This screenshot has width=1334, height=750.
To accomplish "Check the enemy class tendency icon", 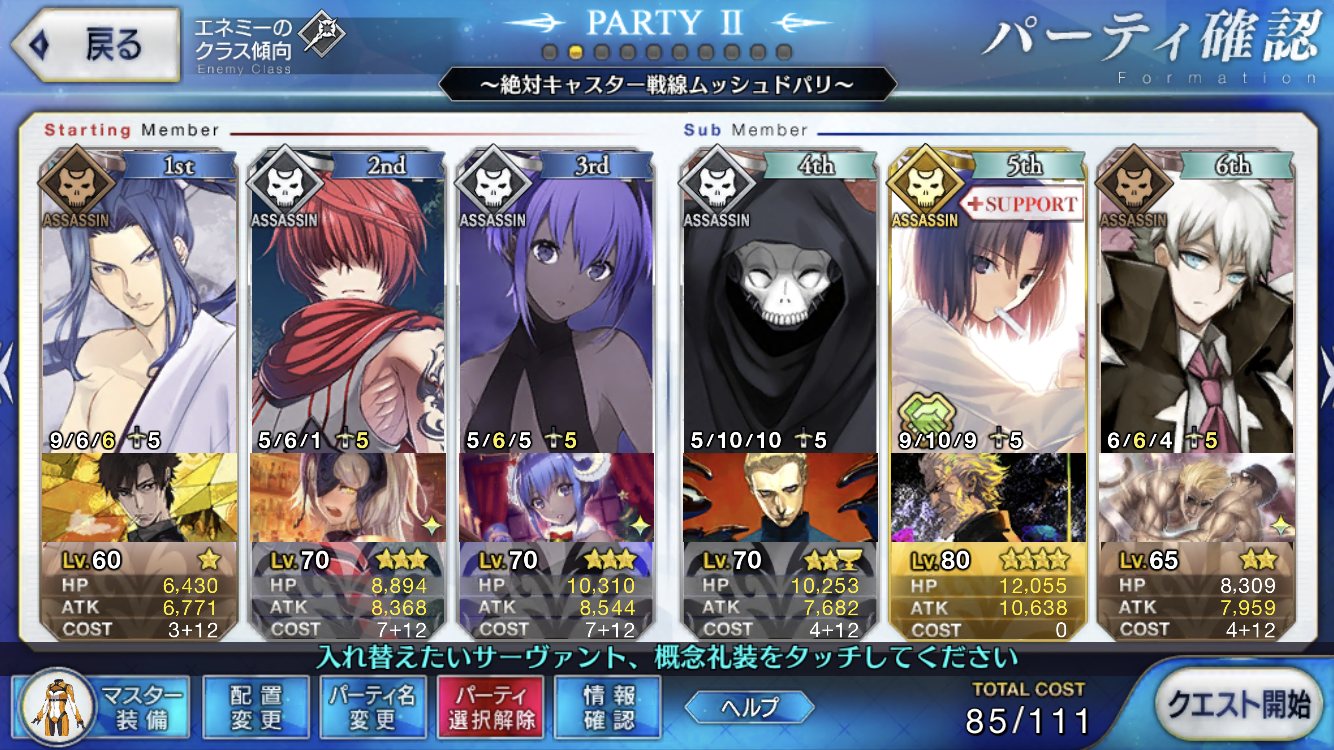I will point(322,37).
